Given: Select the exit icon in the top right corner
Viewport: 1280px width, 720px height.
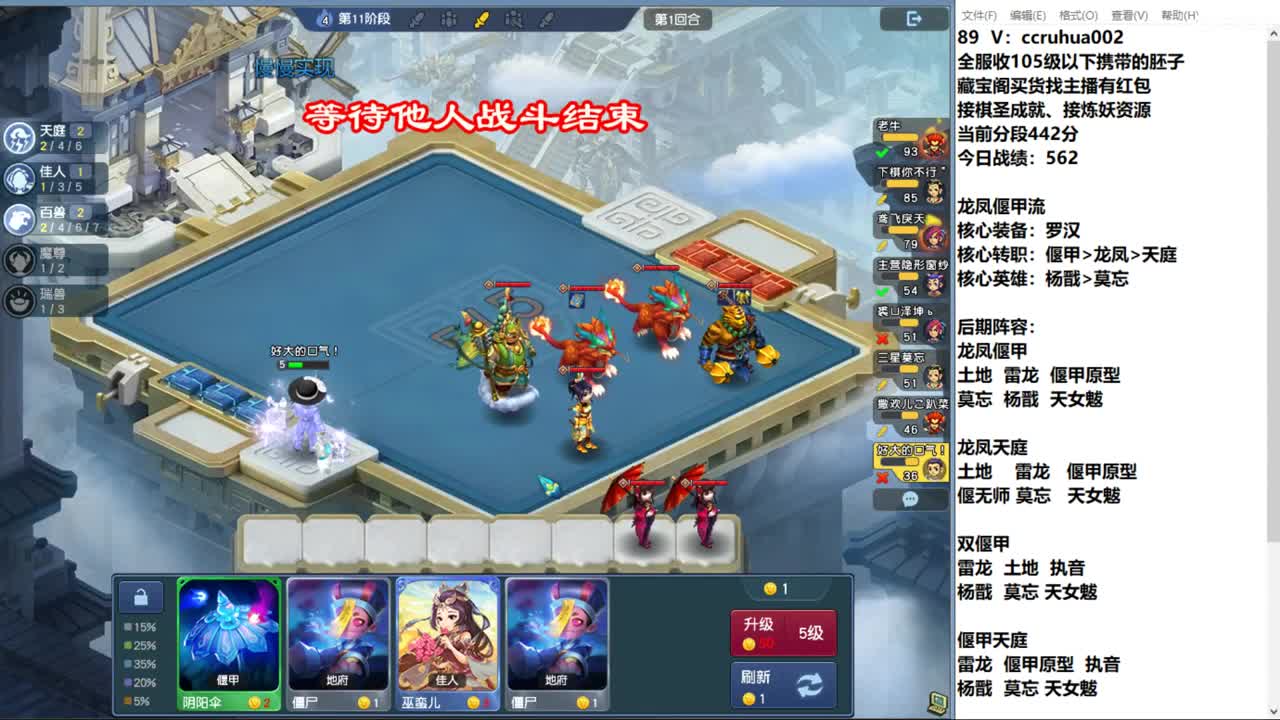Looking at the screenshot, I should [911, 18].
